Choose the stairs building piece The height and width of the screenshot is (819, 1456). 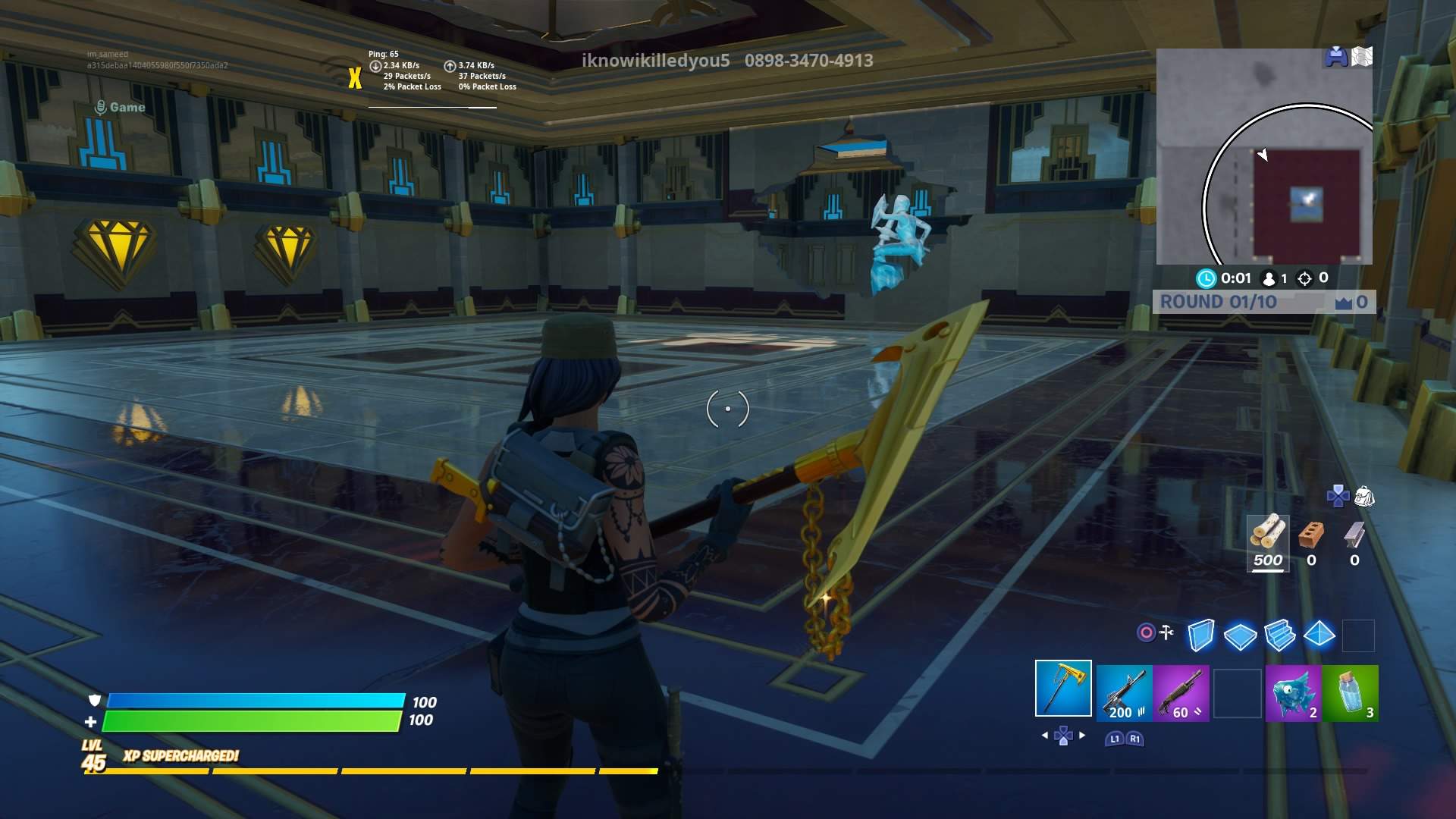click(x=1280, y=635)
